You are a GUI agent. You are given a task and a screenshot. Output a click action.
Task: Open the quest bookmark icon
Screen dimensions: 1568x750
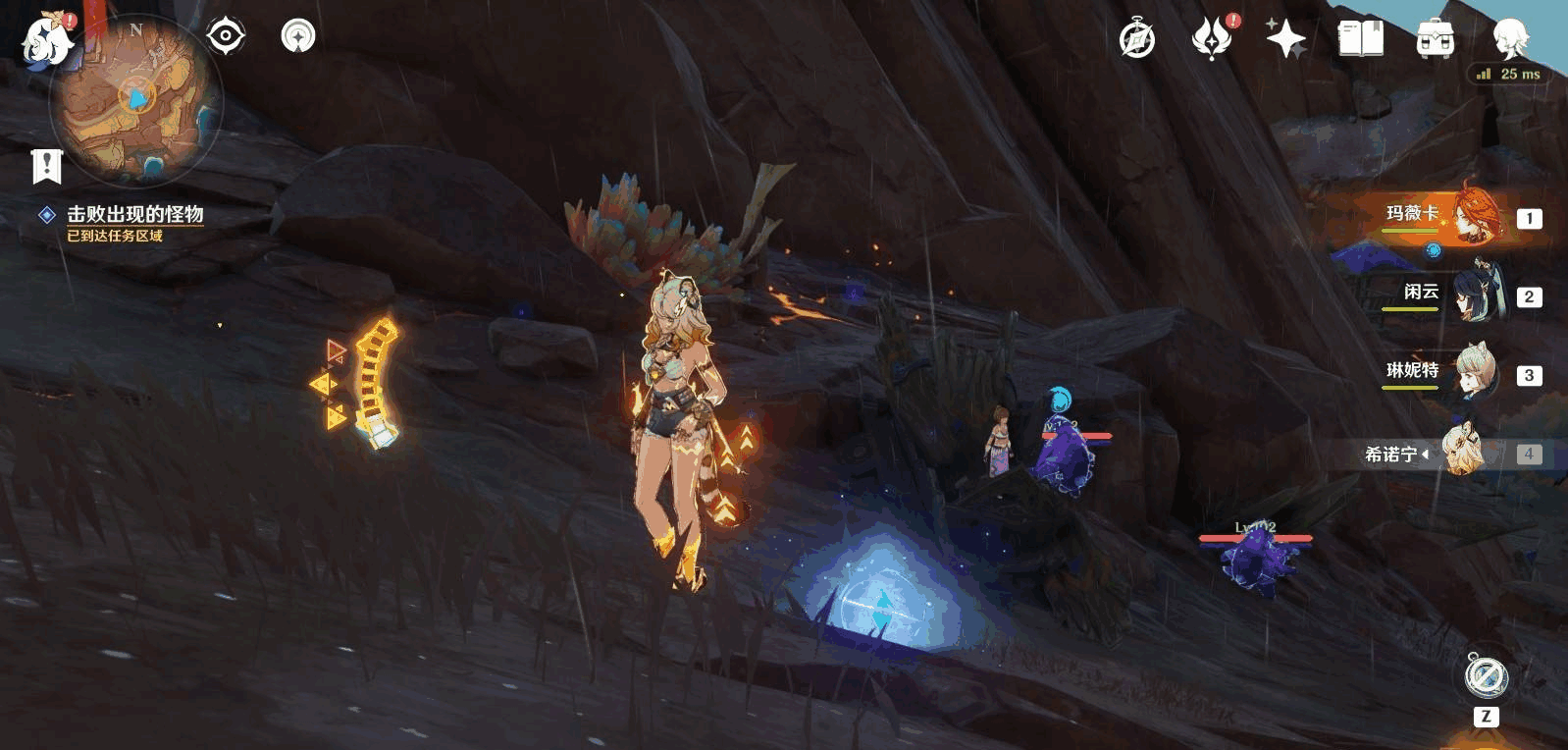pyautogui.click(x=46, y=166)
